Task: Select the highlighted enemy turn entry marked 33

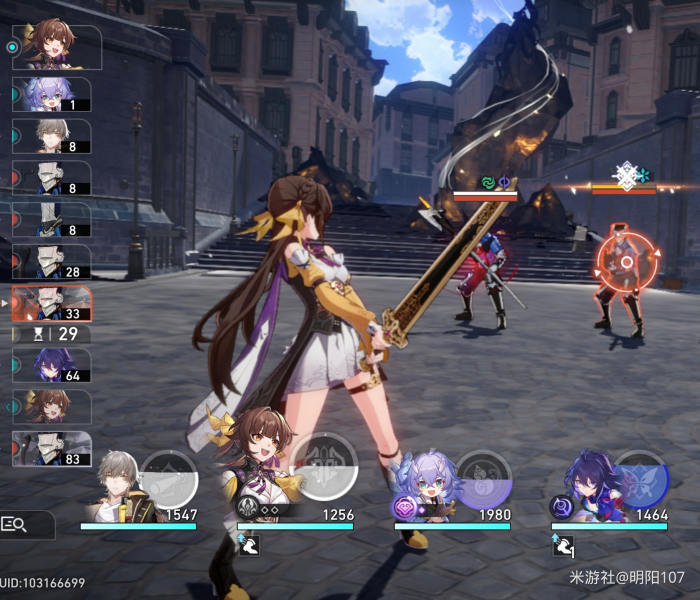Action: point(52,304)
